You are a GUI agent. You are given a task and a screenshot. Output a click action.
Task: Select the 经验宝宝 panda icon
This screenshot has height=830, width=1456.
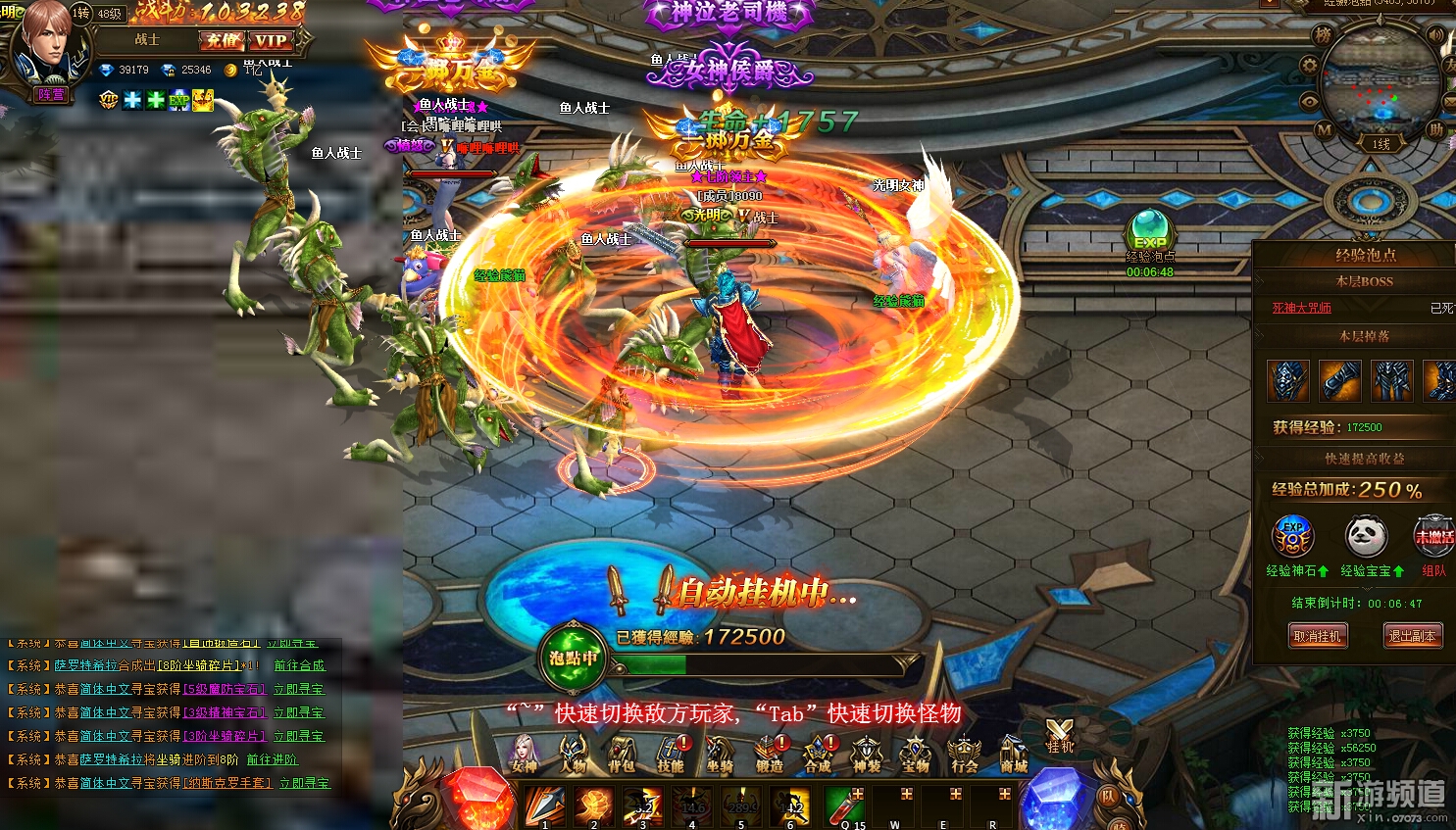click(x=1366, y=537)
